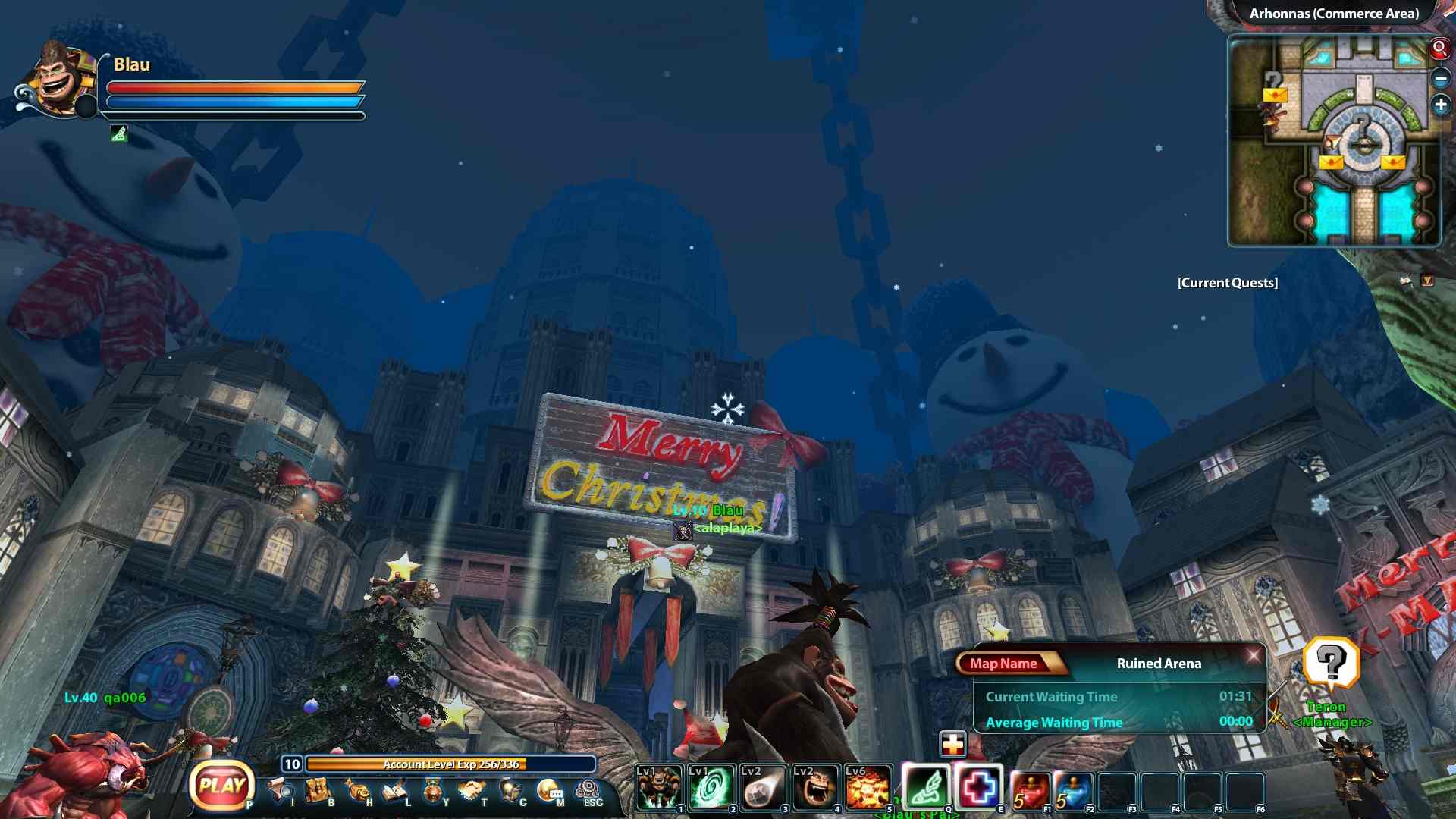Image resolution: width=1456 pixels, height=819 pixels.
Task: Click the red PLAY button
Action: pyautogui.click(x=221, y=786)
